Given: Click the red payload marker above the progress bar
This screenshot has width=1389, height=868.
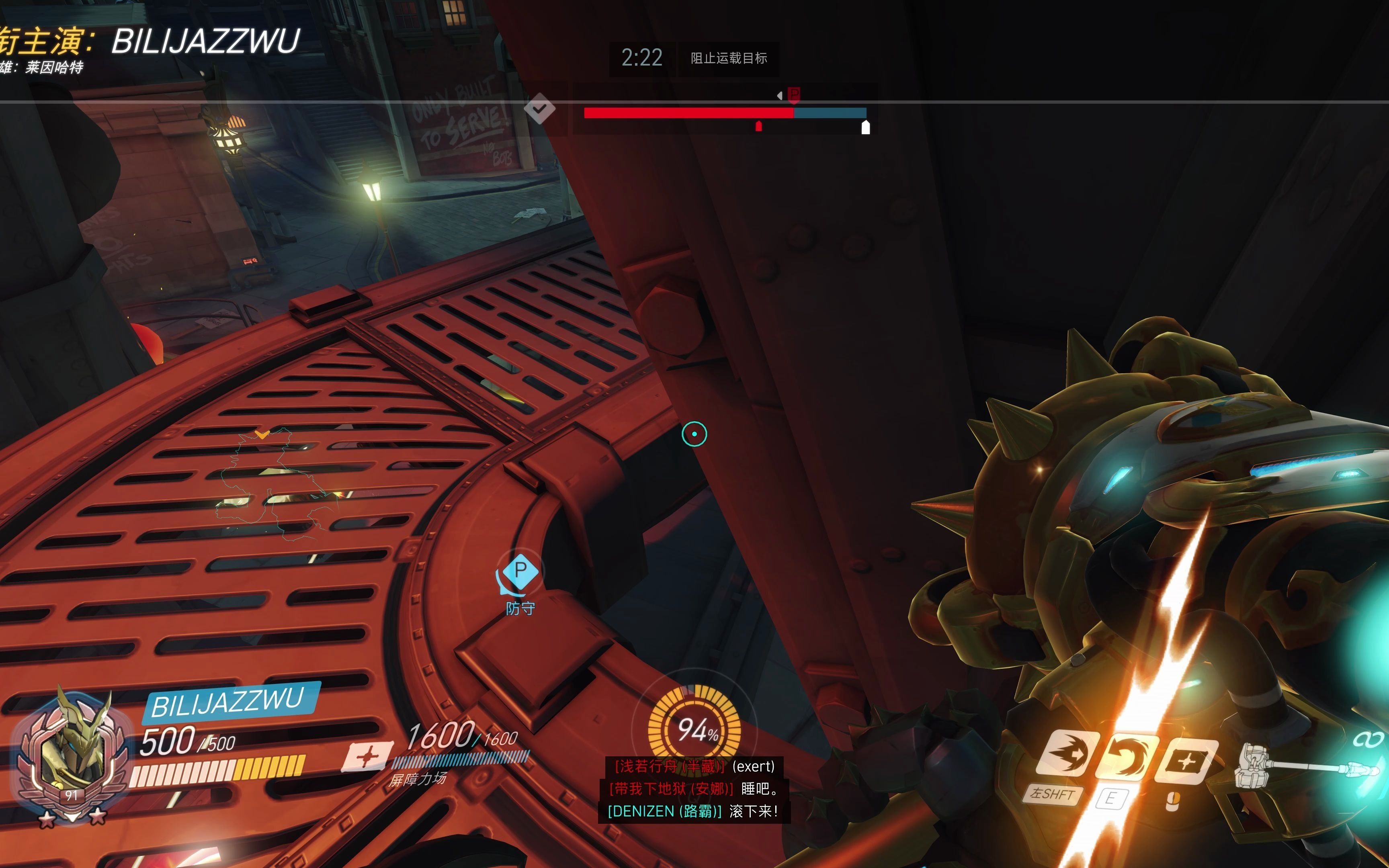Looking at the screenshot, I should [x=794, y=94].
